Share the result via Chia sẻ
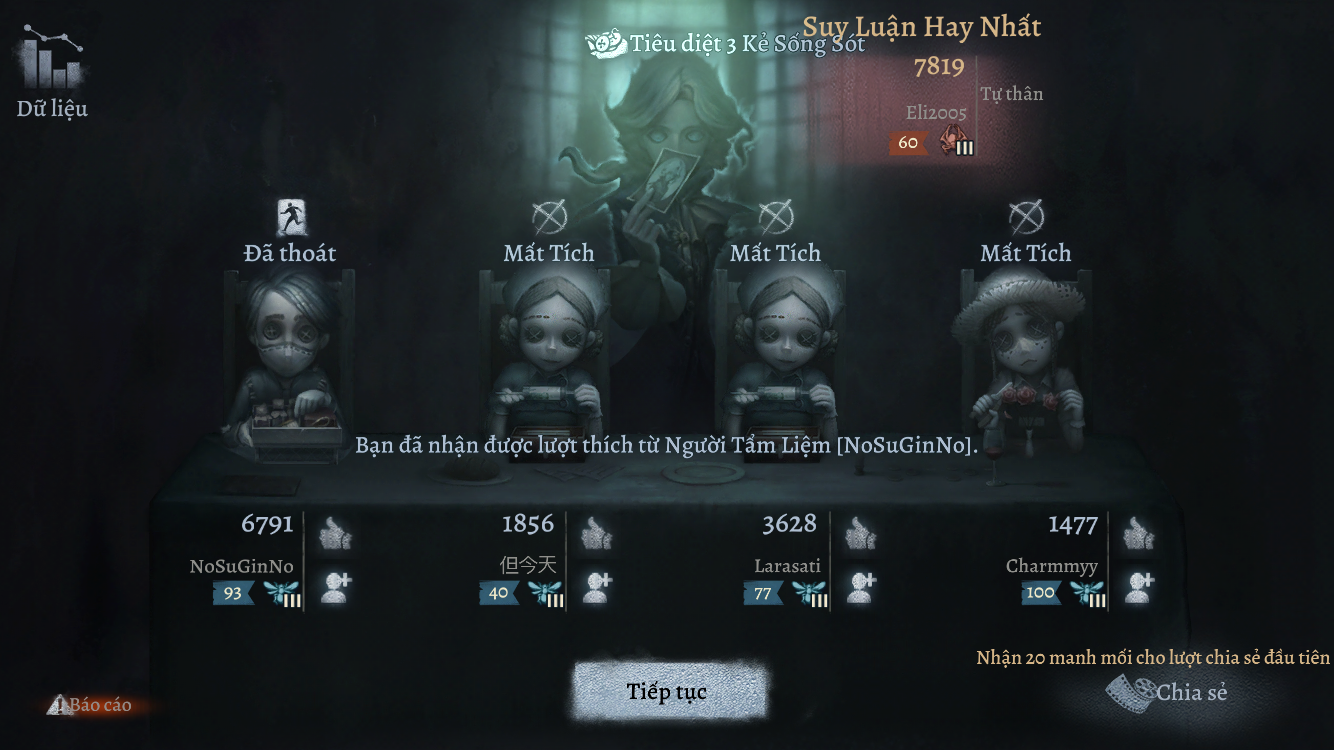Screen dimensions: 1334x750 1168,691
